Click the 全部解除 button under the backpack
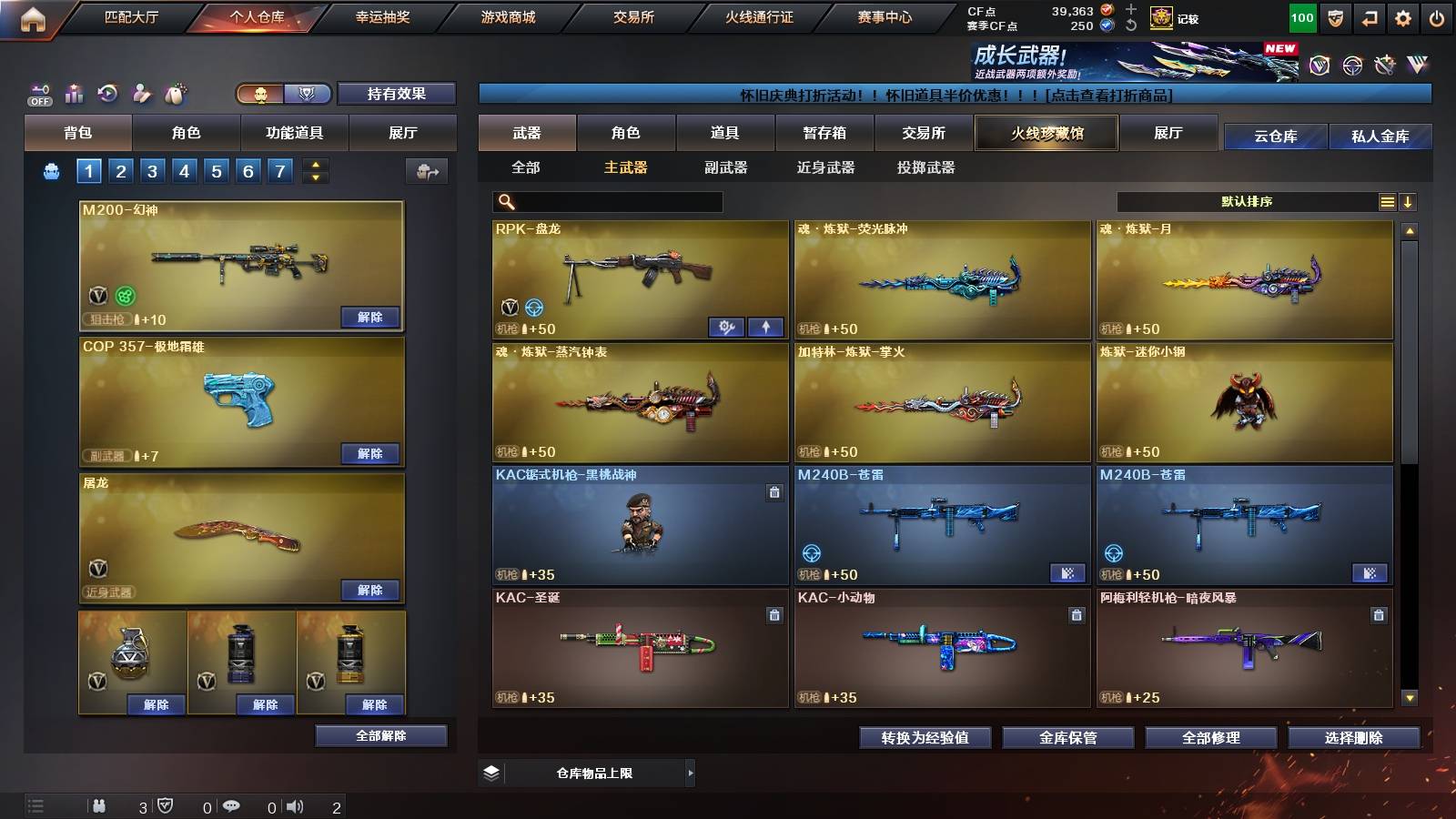1456x819 pixels. pos(379,735)
